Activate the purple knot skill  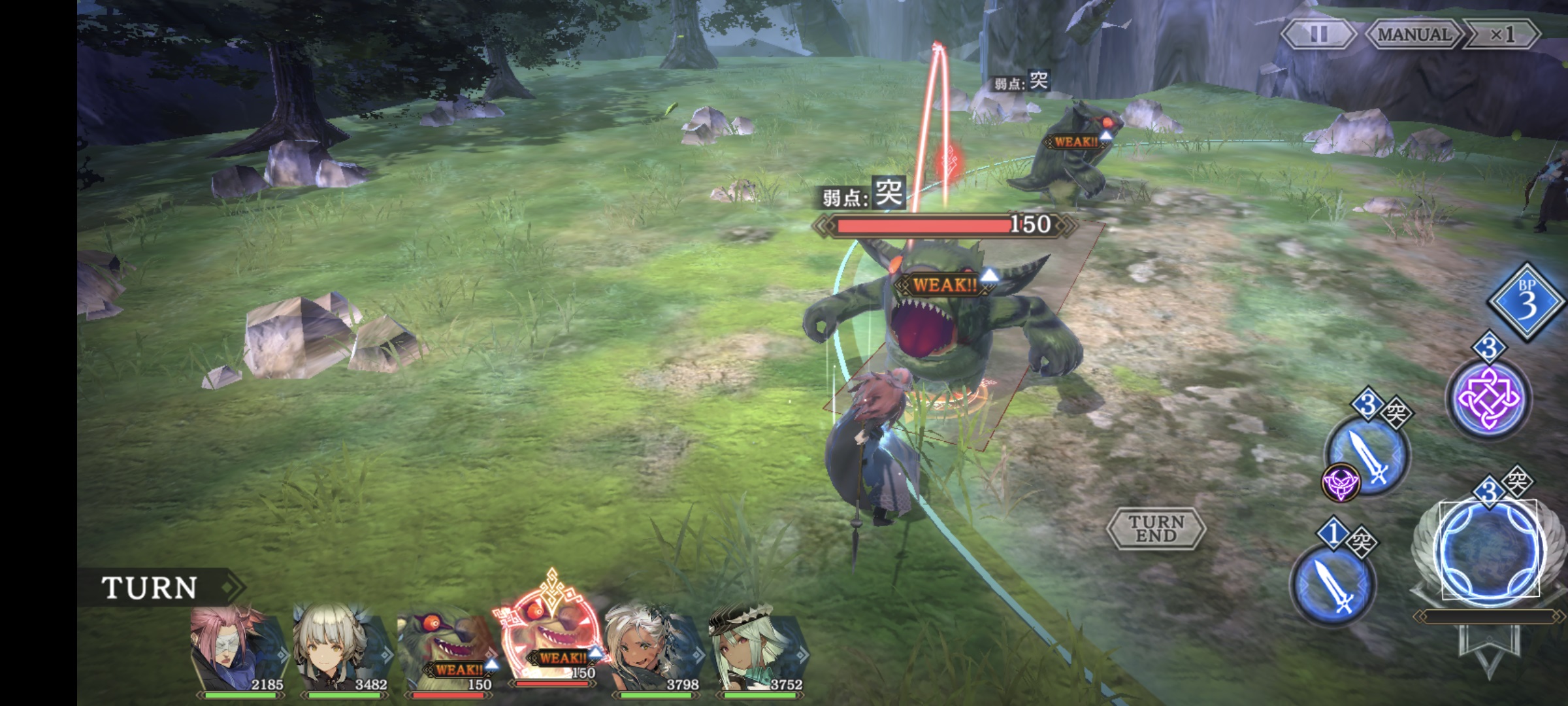point(1488,399)
